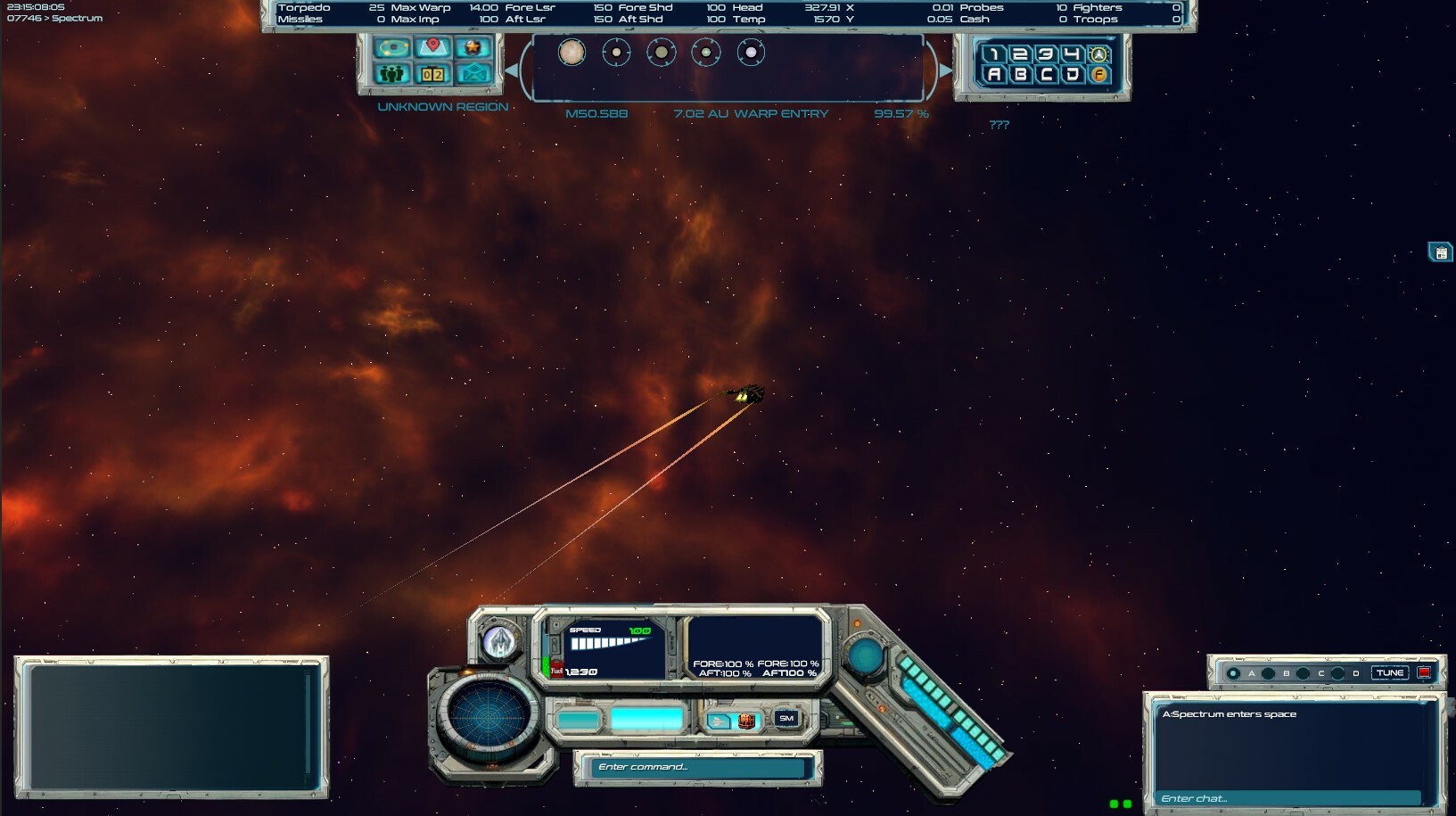Select preset button 4
This screenshot has width=1456, height=816.
1073,54
